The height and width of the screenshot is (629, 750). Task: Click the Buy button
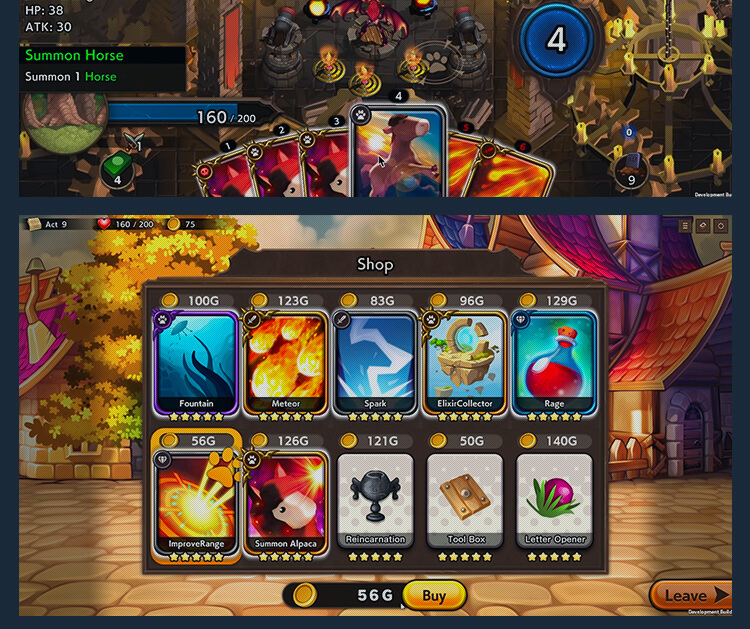pos(434,596)
